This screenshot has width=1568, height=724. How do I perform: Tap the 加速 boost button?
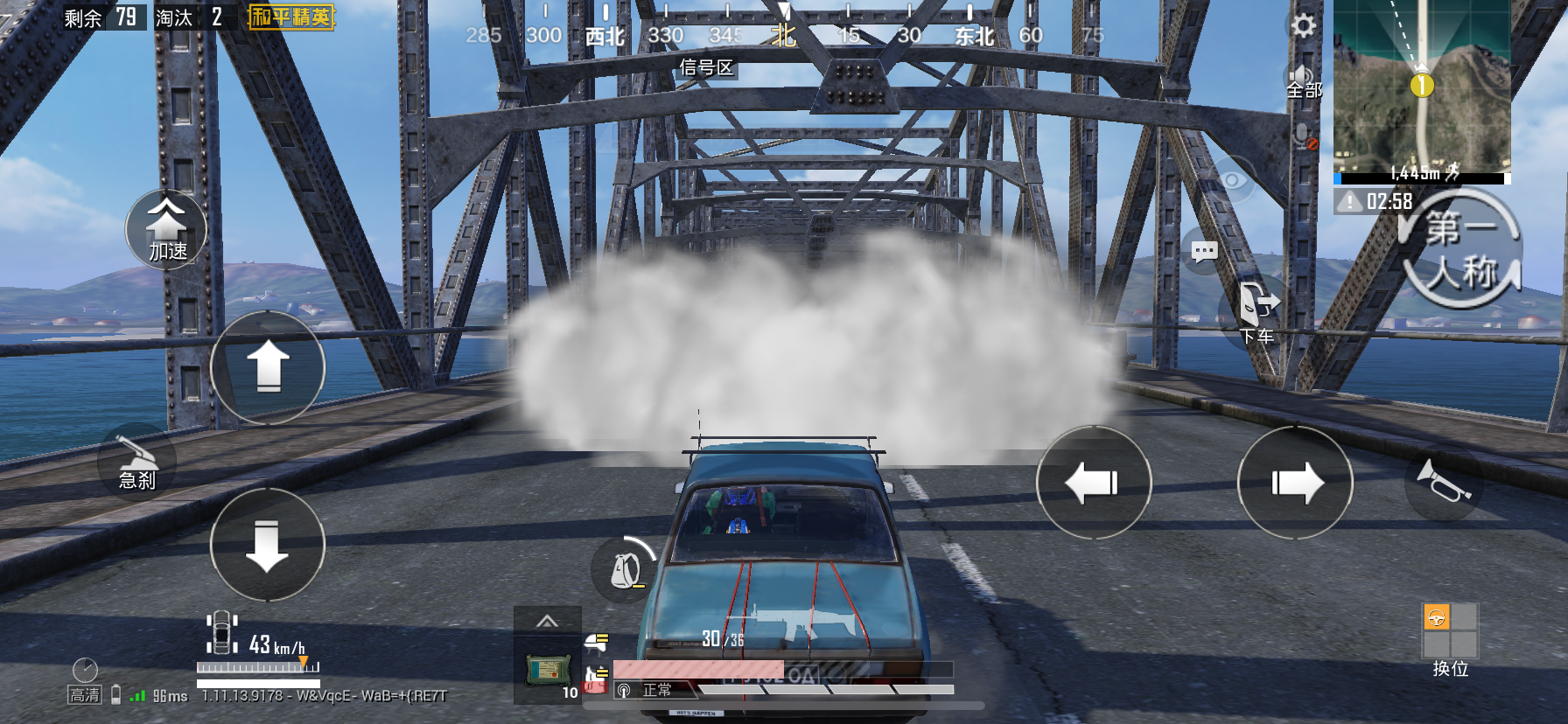pyautogui.click(x=166, y=230)
